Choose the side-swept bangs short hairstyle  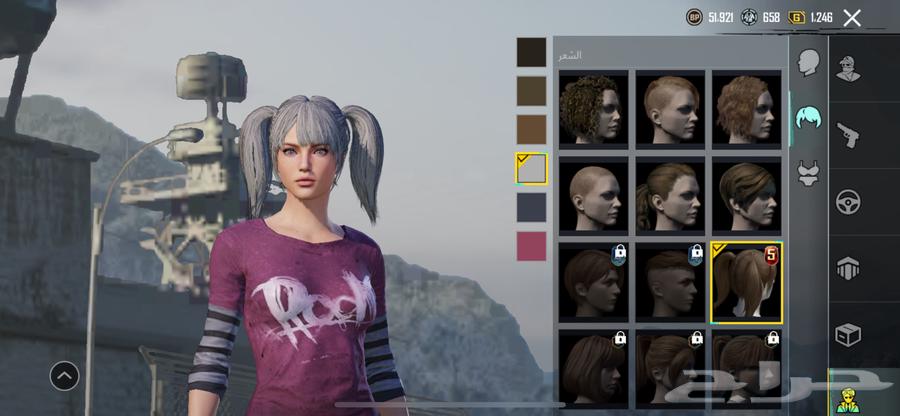coord(746,193)
